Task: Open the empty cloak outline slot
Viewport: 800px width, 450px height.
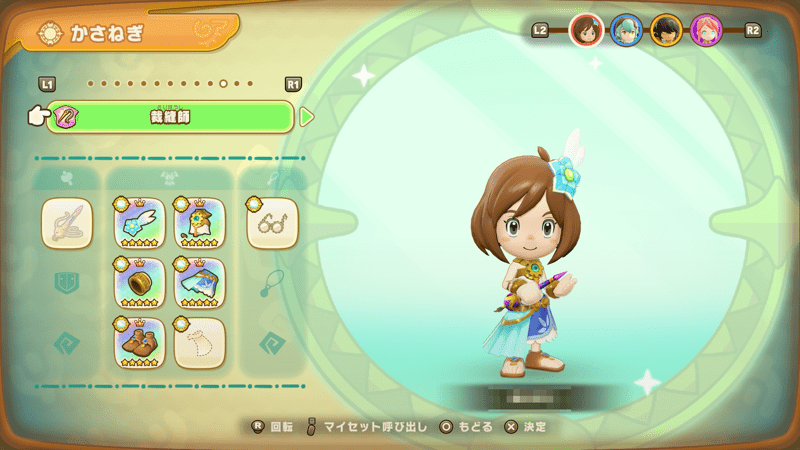Action: coord(200,342)
